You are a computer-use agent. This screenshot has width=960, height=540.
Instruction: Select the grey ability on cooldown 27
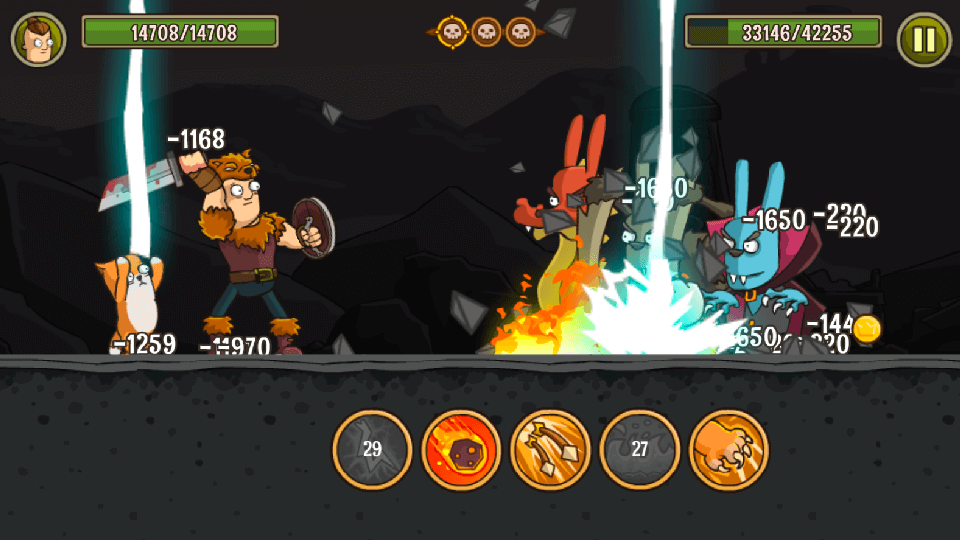(640, 450)
